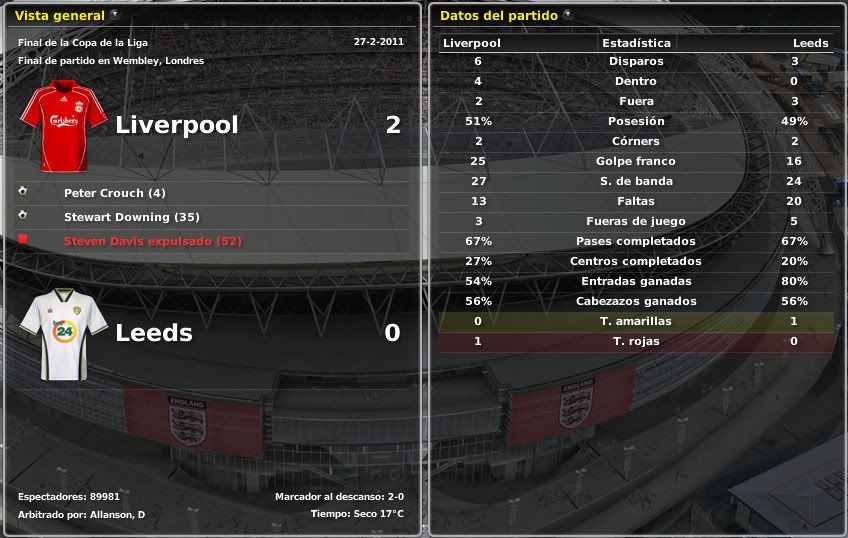
Task: View goalscorer Peter Crouch's entry
Action: [x=114, y=193]
